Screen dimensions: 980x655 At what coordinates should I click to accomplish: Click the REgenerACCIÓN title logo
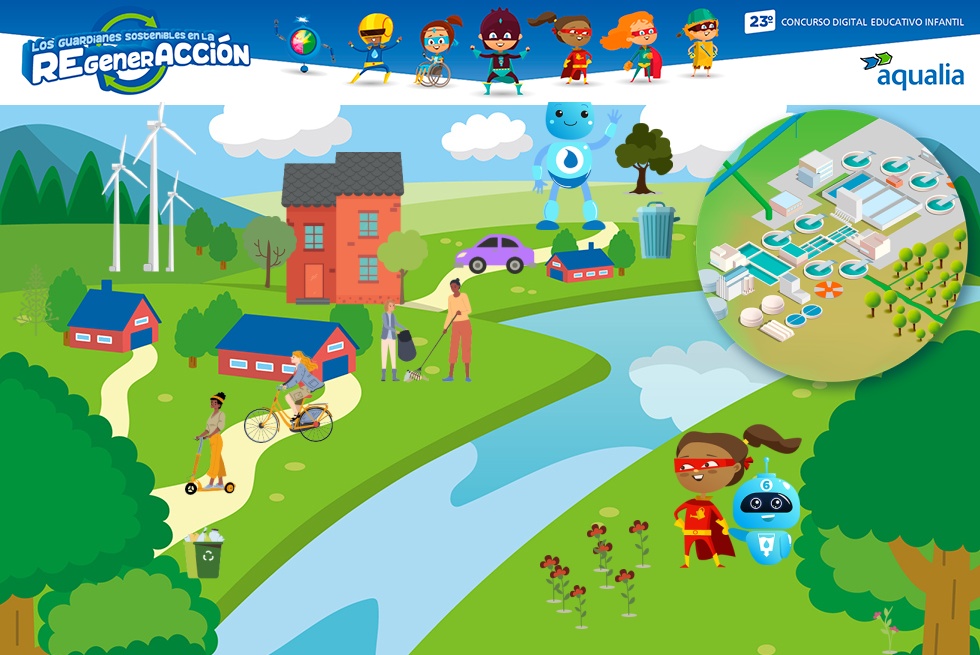pyautogui.click(x=137, y=54)
